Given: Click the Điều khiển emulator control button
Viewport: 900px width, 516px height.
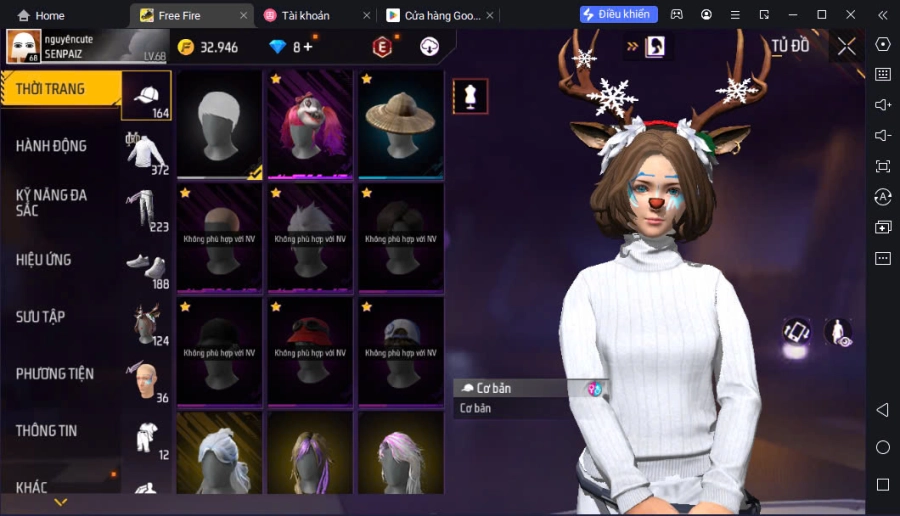Looking at the screenshot, I should pos(619,15).
